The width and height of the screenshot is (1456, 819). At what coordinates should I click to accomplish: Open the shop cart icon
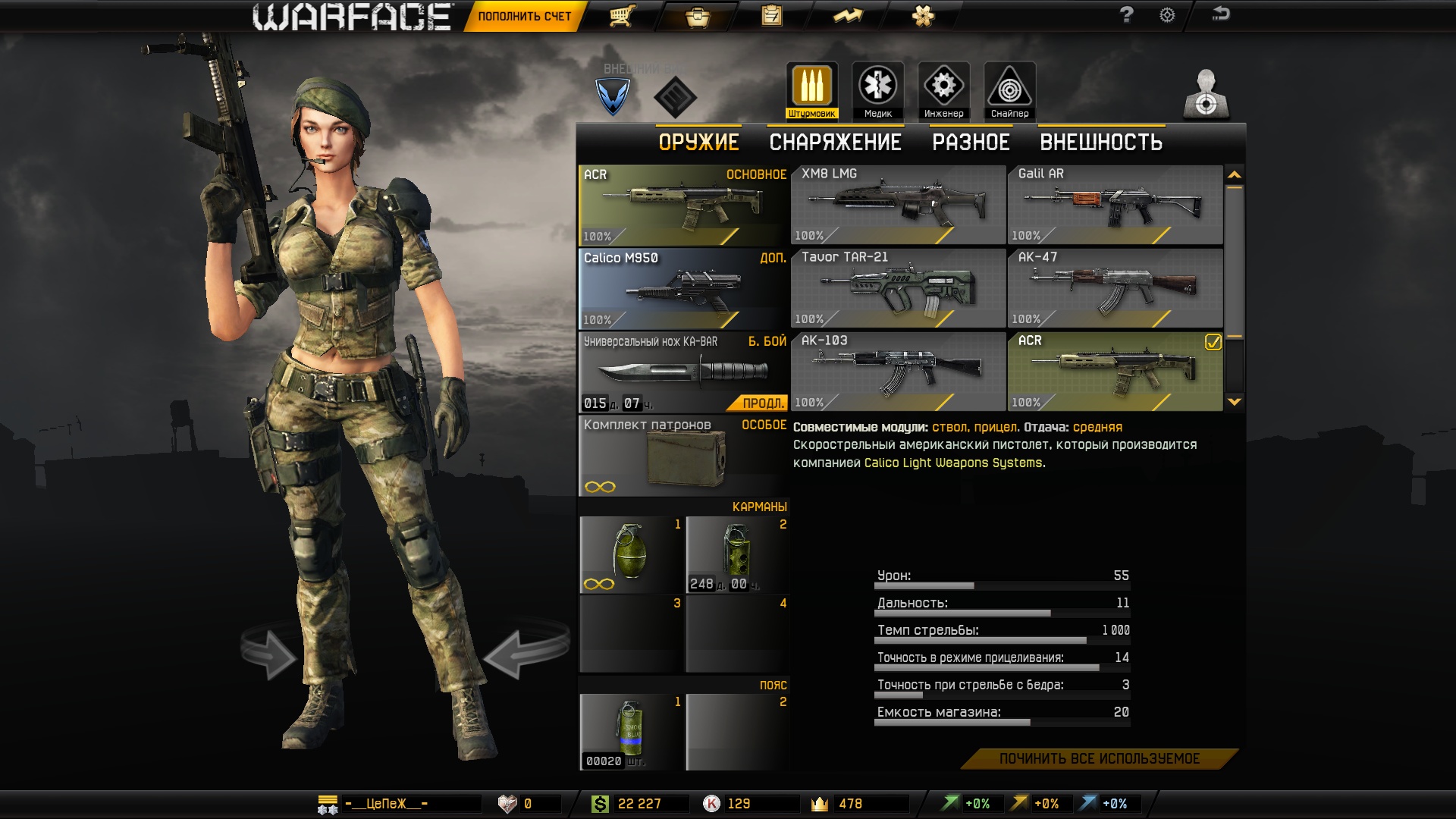(622, 16)
